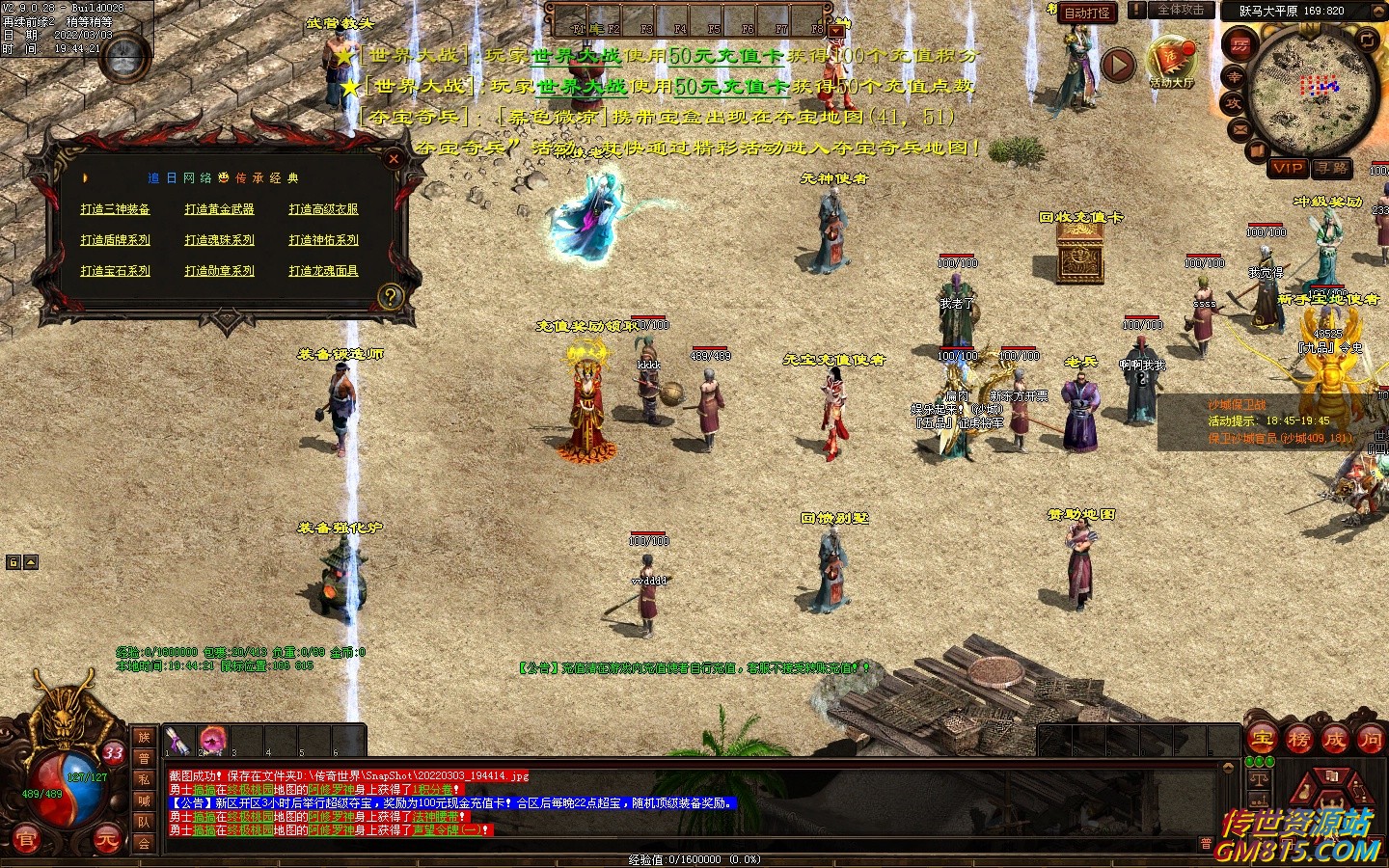The height and width of the screenshot is (868, 1389).
Task: Open the 榜 ranking button
Action: pos(1298,740)
